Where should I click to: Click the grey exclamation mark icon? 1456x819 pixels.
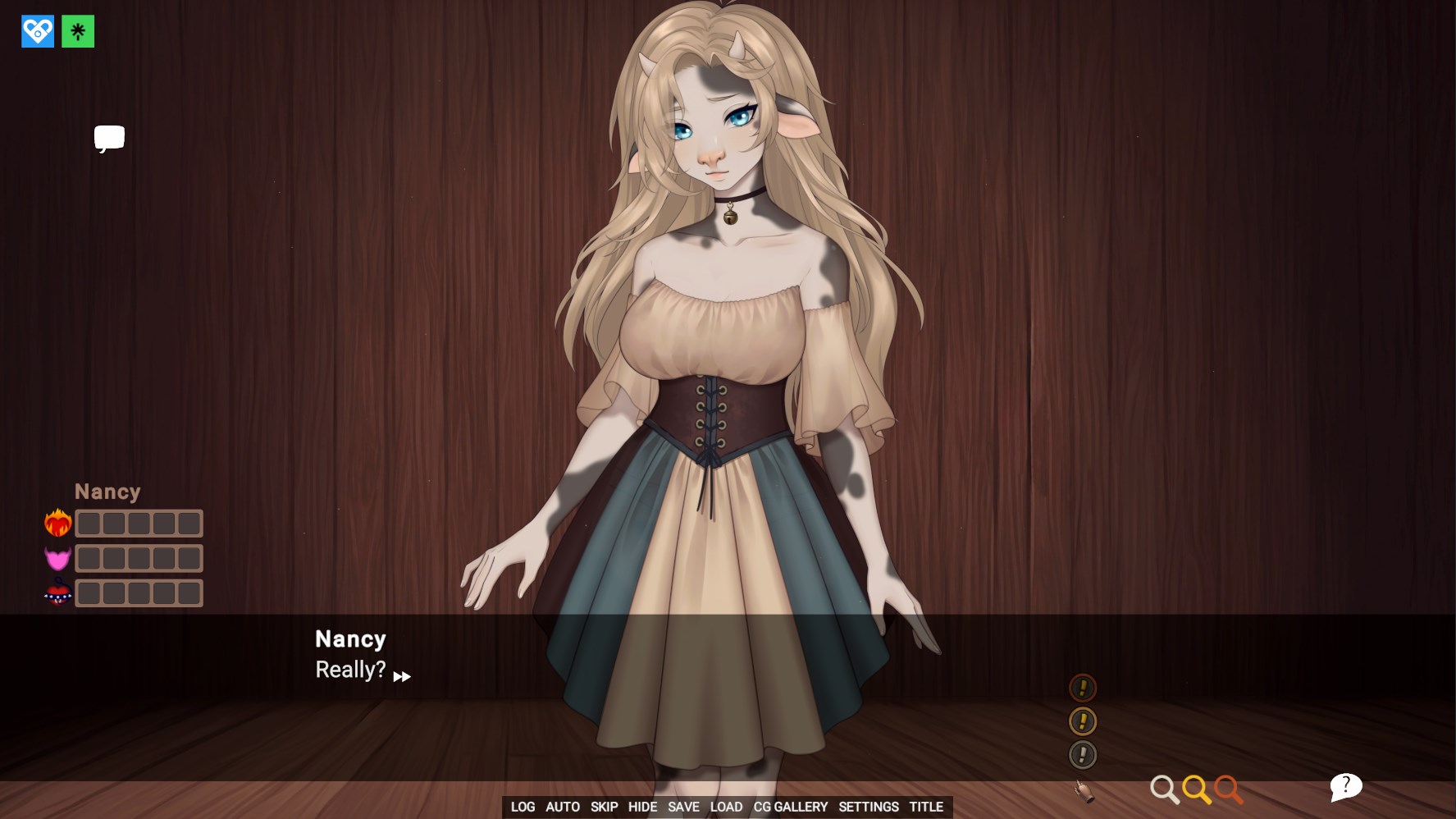pyautogui.click(x=1083, y=755)
